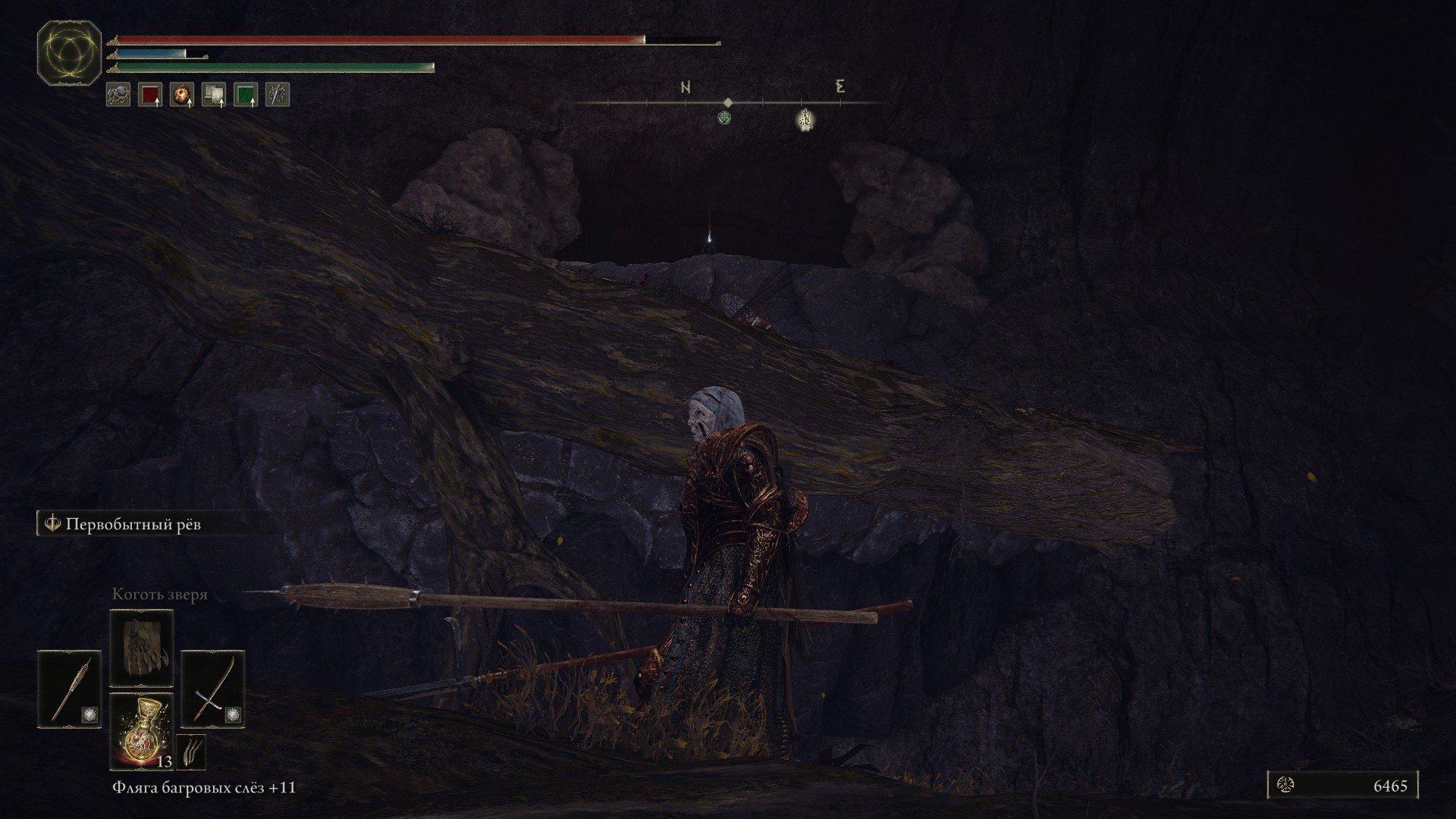Viewport: 1456px width, 819px height.
Task: Click the crossed blades status icon
Action: (x=278, y=94)
